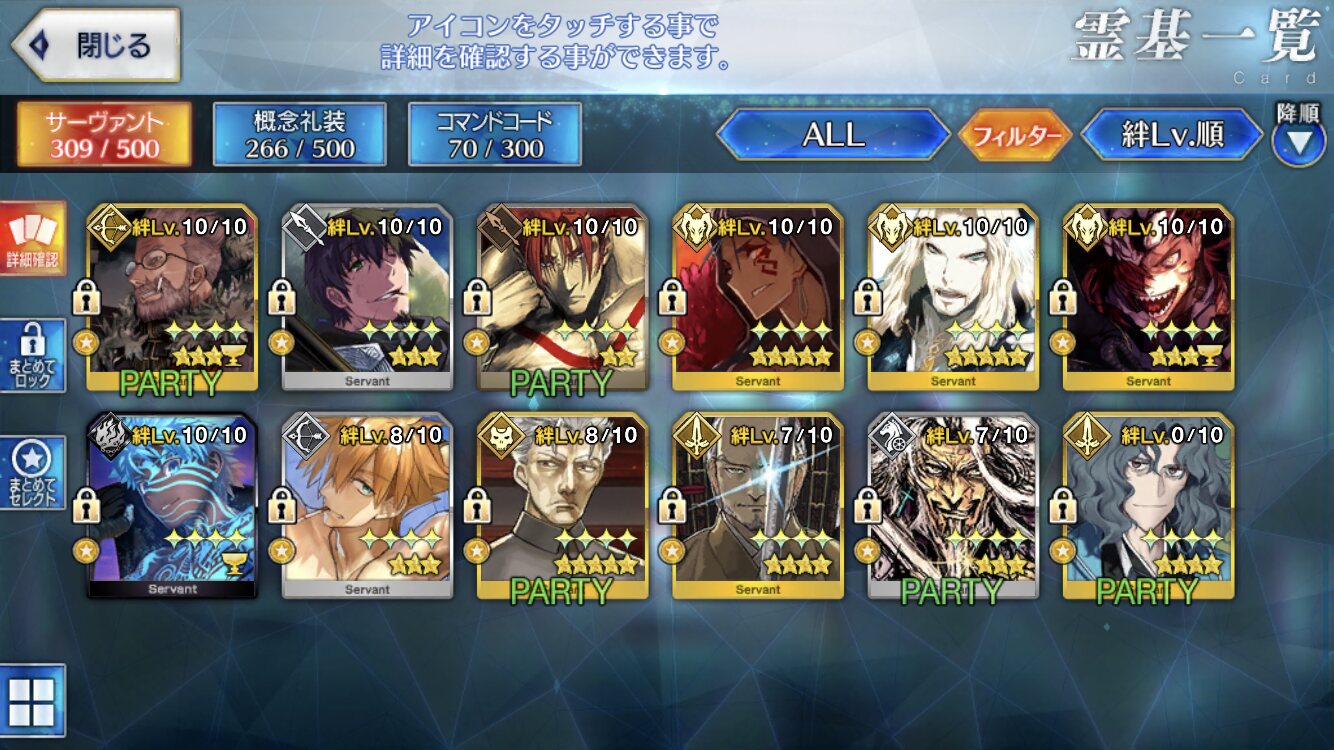Show the コマンドコード tab
This screenshot has width=1334, height=750.
tap(494, 134)
